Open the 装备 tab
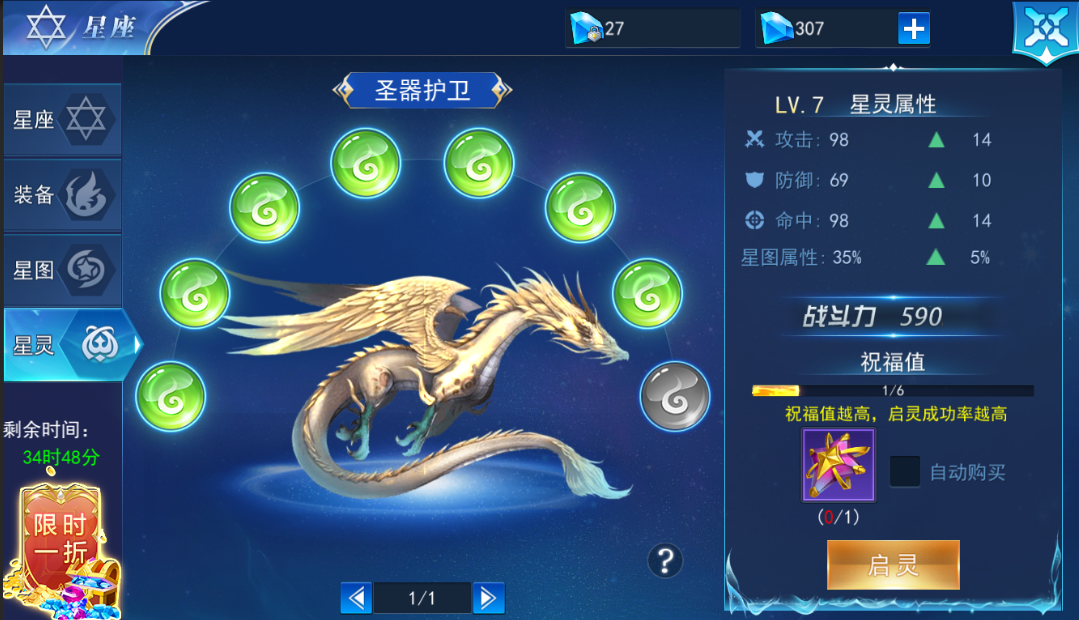1079x620 pixels. coord(62,196)
